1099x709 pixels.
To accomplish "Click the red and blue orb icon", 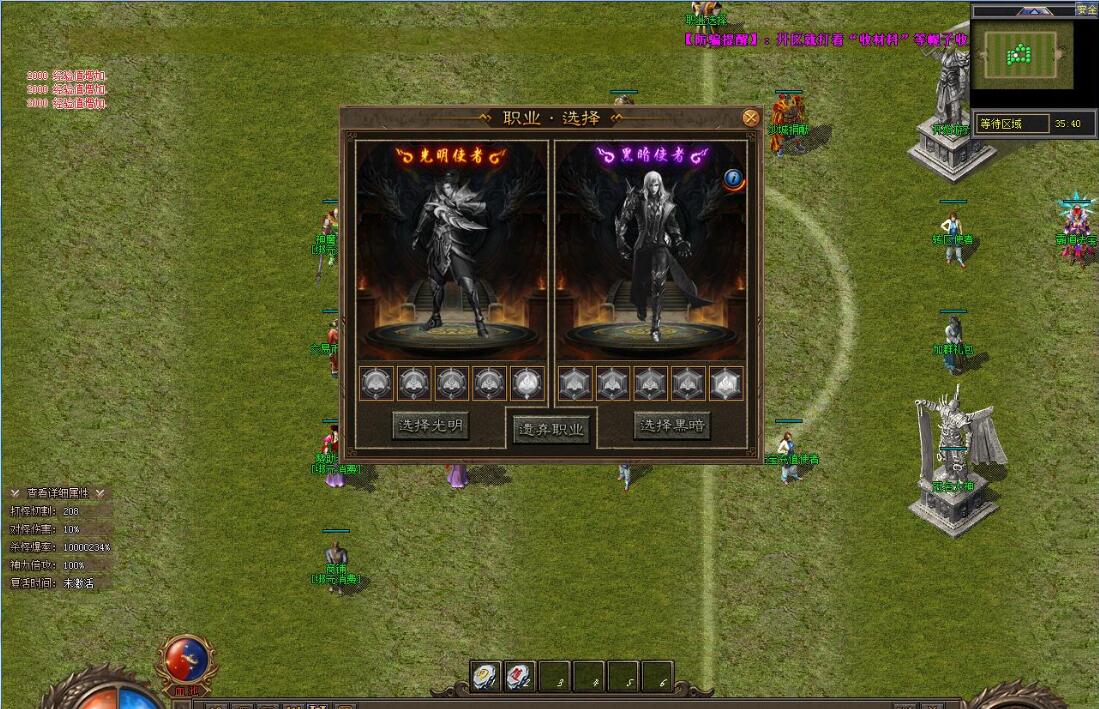I will coord(187,659).
